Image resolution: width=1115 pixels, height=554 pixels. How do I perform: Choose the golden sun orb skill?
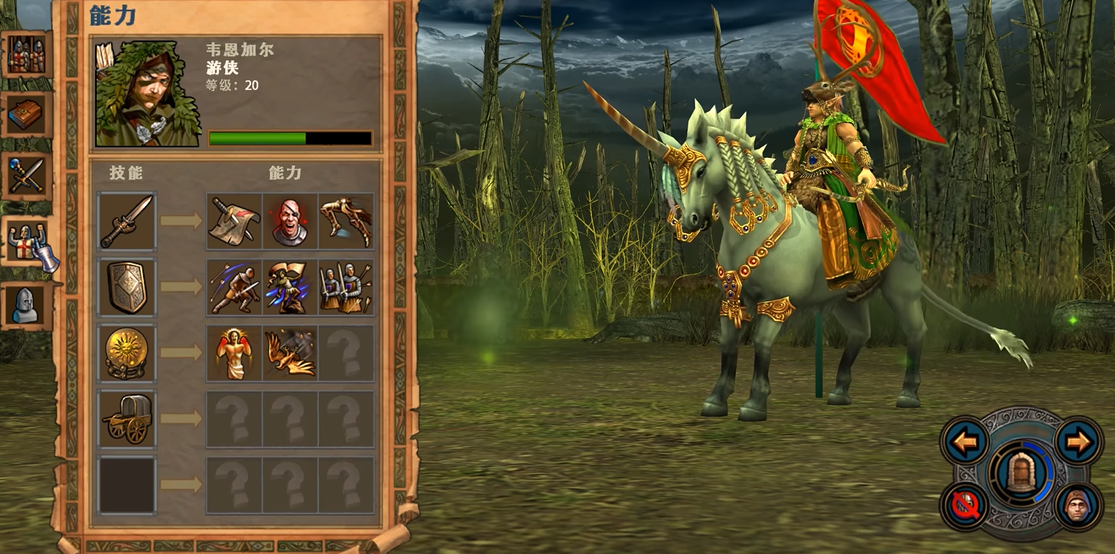[x=127, y=353]
